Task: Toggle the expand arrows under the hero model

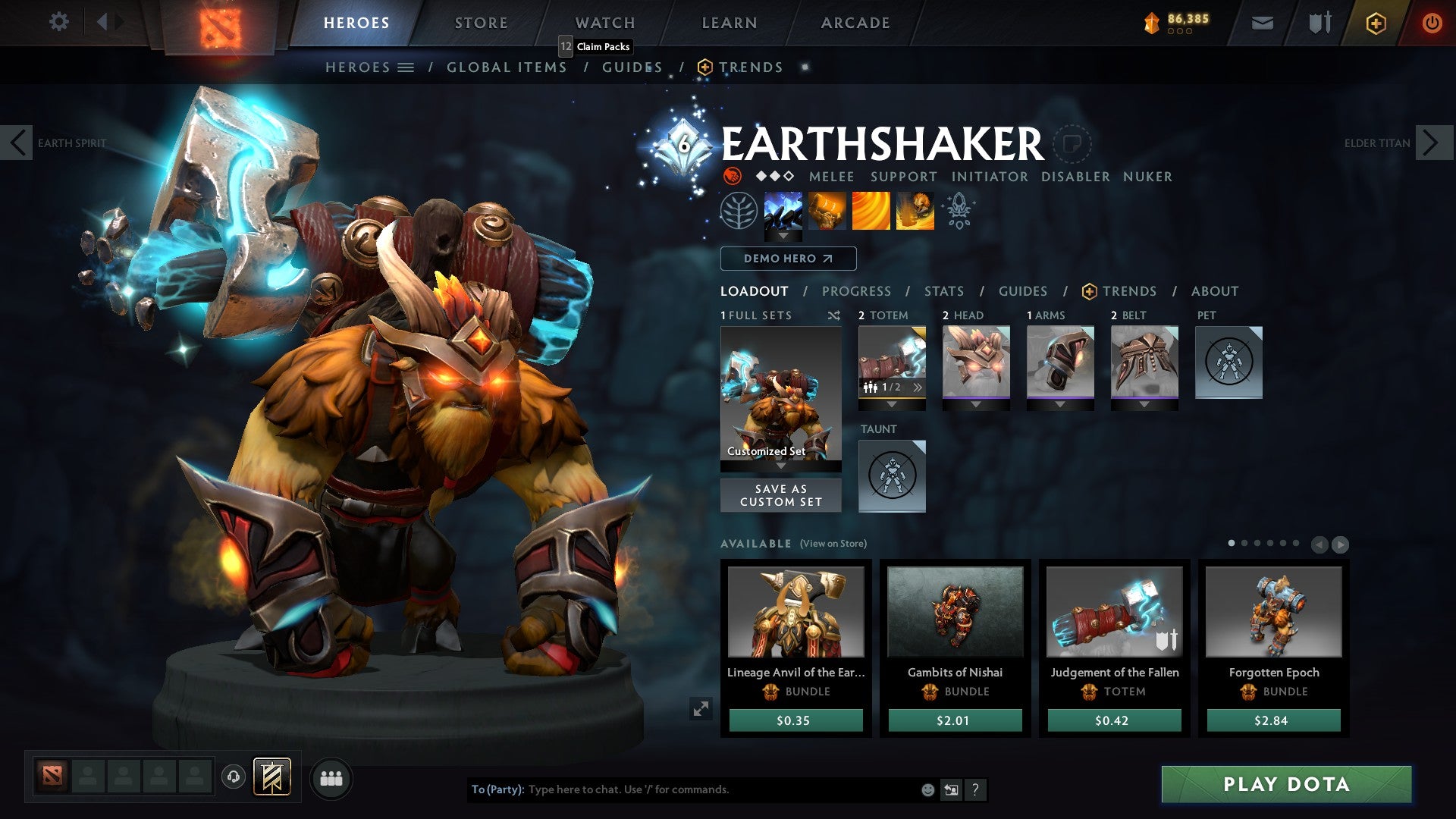Action: [x=701, y=710]
